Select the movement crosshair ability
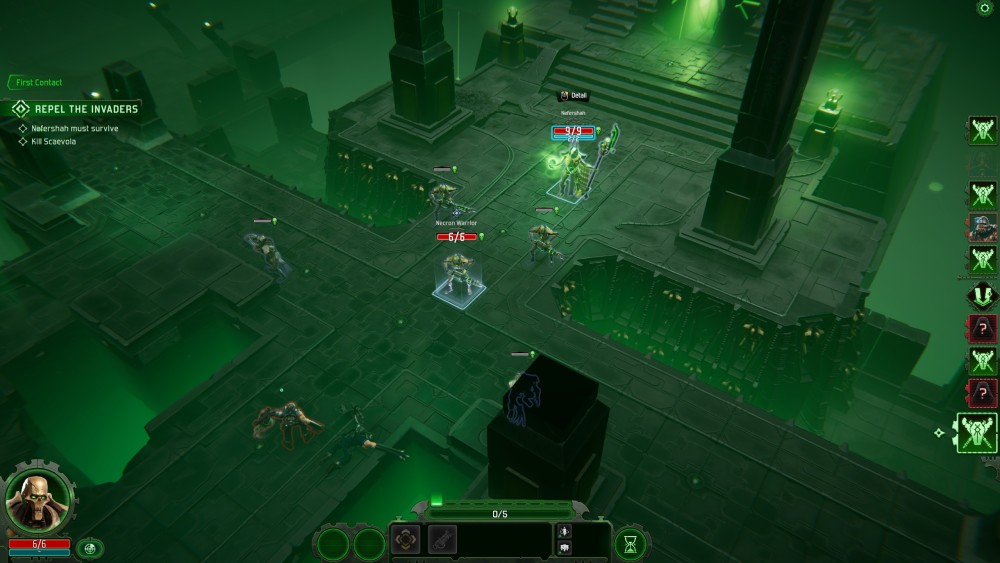Viewport: 1000px width, 563px height. [x=406, y=540]
